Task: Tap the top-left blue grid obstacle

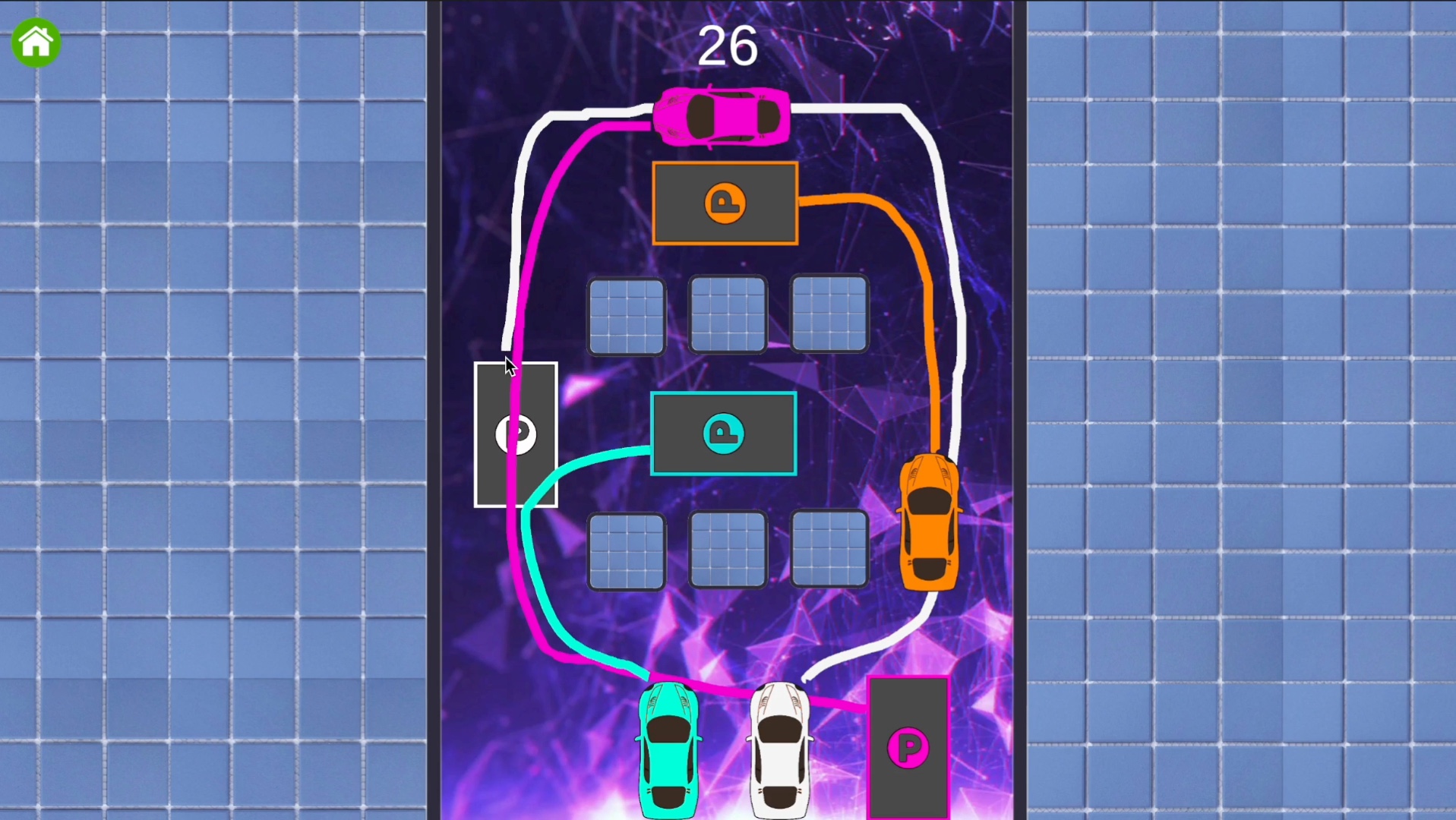Action: (x=627, y=314)
